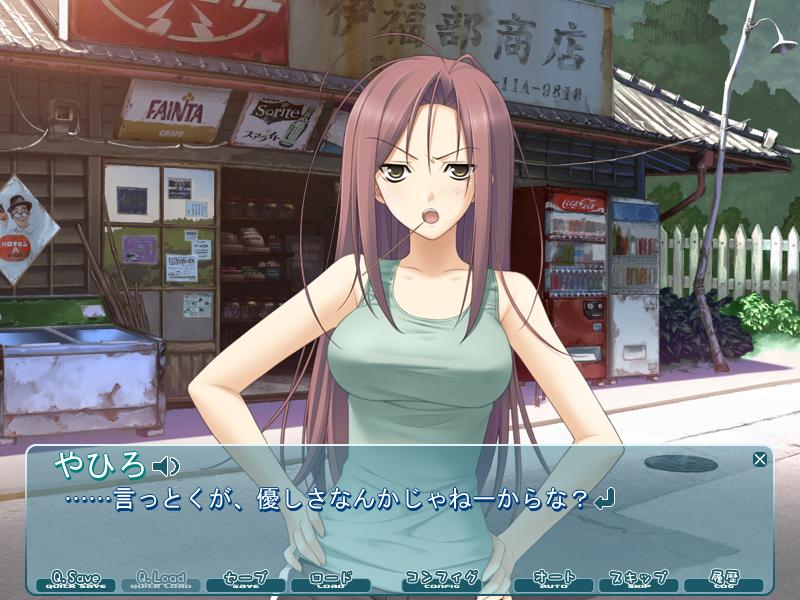This screenshot has height=600, width=800.
Task: Replay the voice line using the speaker icon
Action: pos(164,466)
